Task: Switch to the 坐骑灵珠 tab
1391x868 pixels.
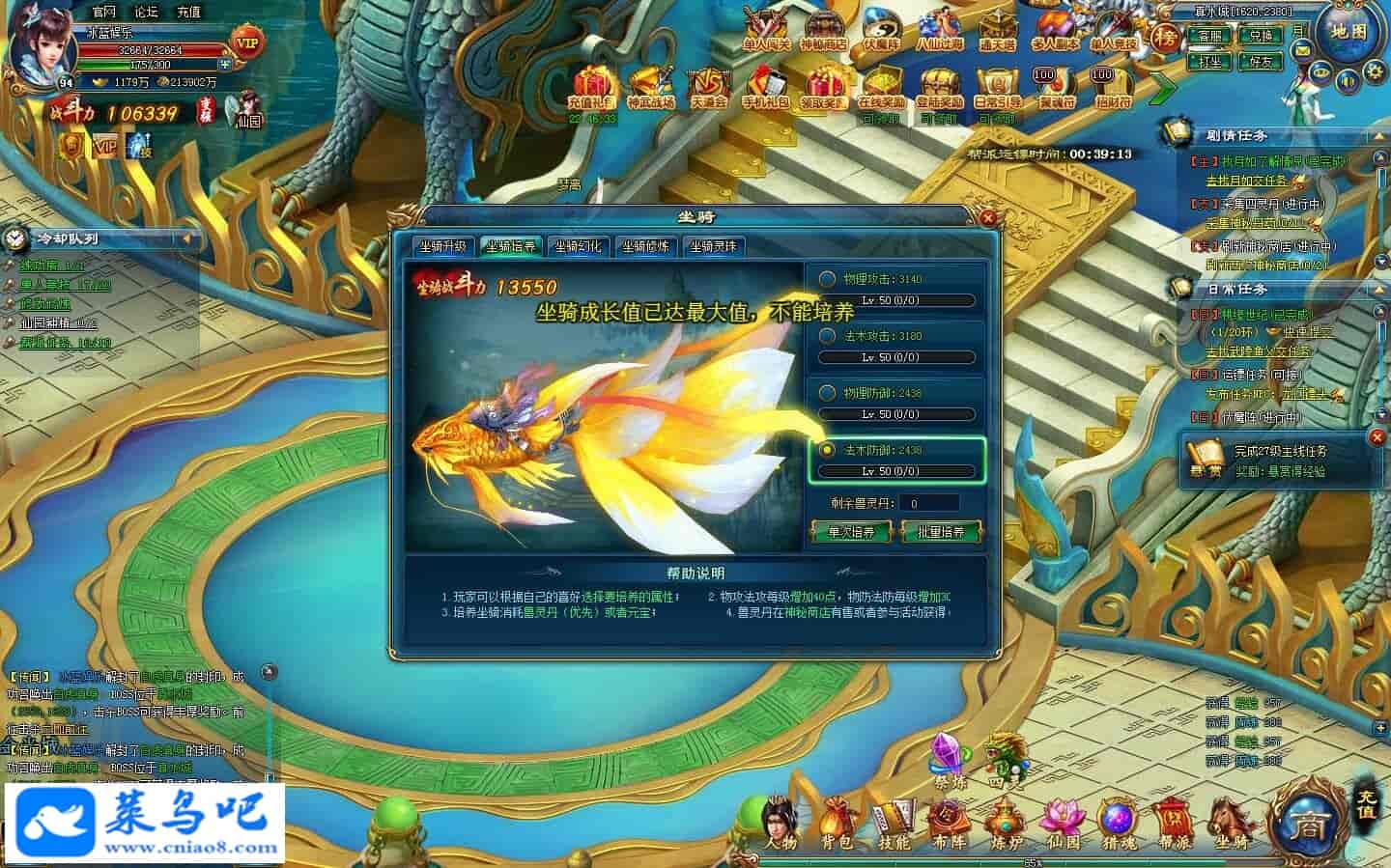Action: (713, 246)
